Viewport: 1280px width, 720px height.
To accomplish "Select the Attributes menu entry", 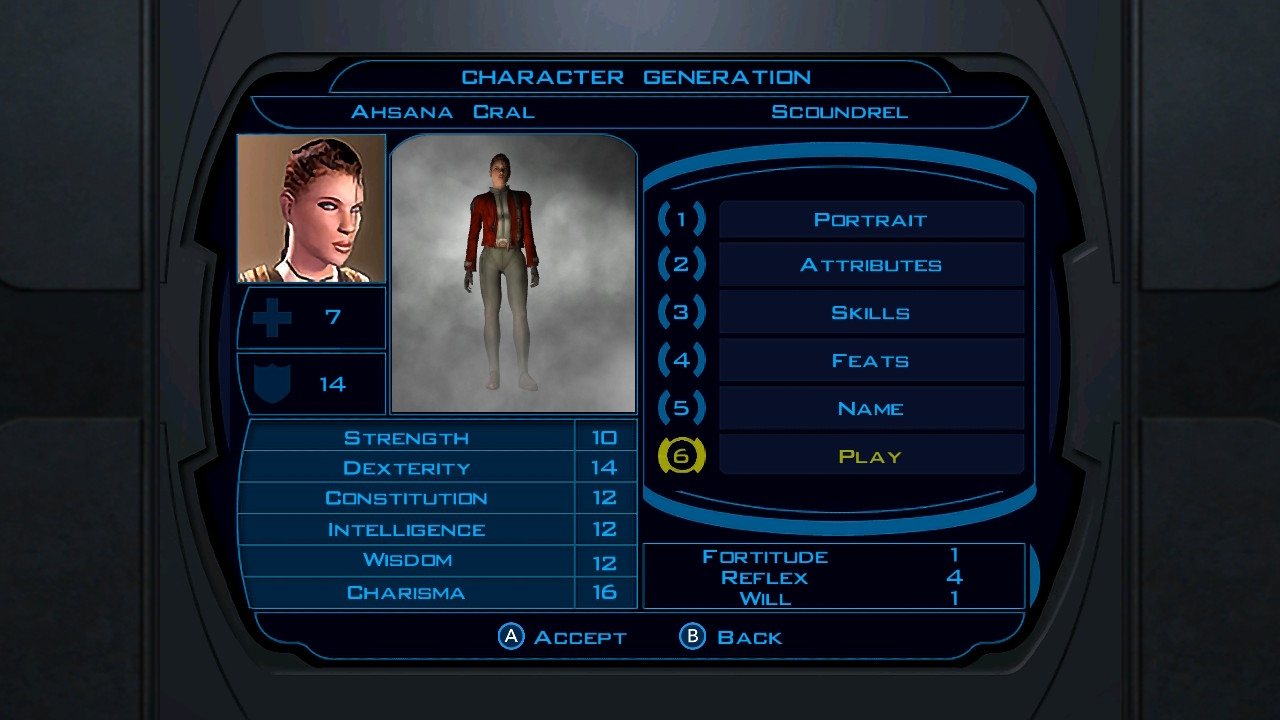I will pos(870,266).
